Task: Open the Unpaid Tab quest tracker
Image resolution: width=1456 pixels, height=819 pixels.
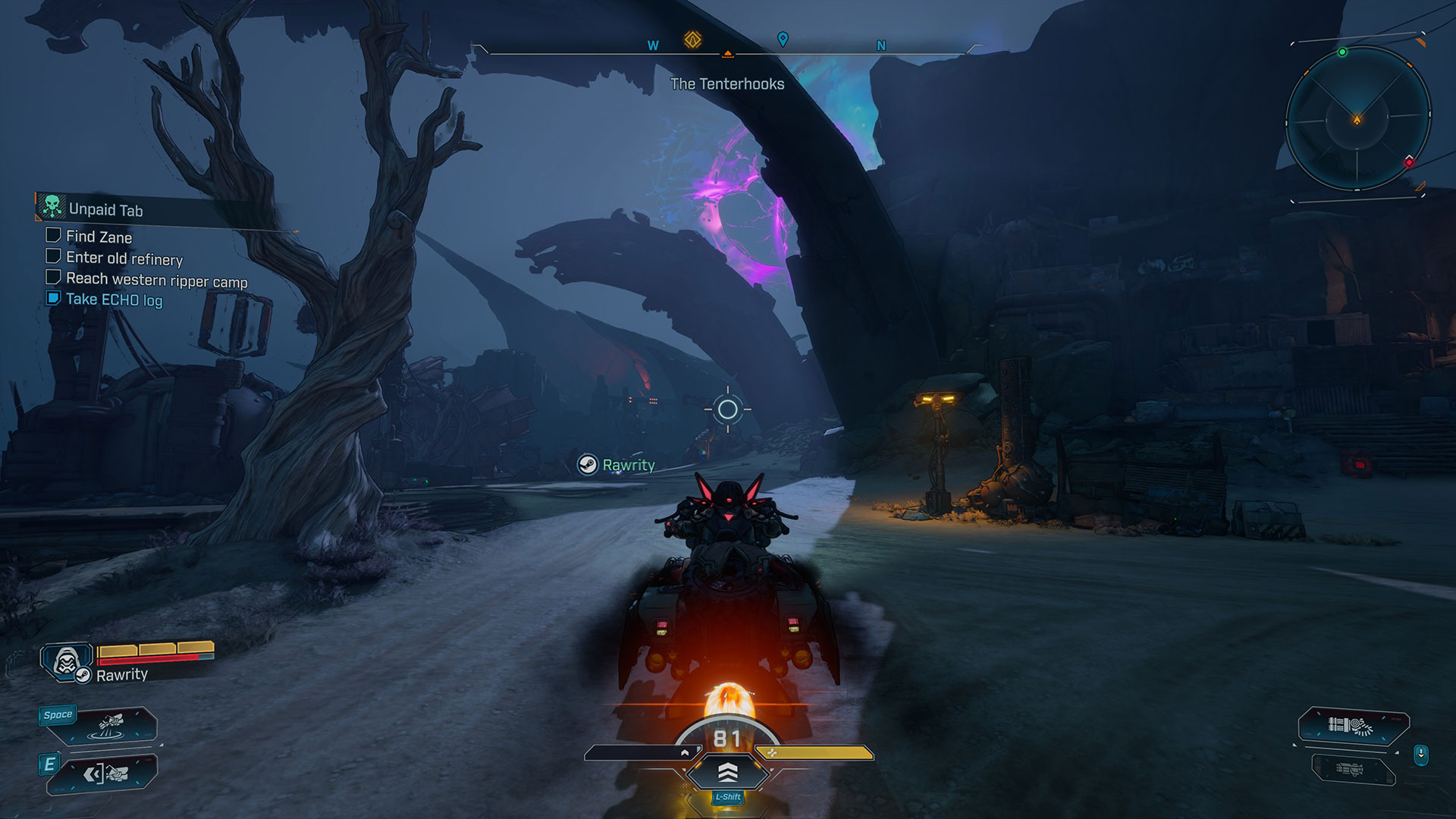Action: point(105,209)
